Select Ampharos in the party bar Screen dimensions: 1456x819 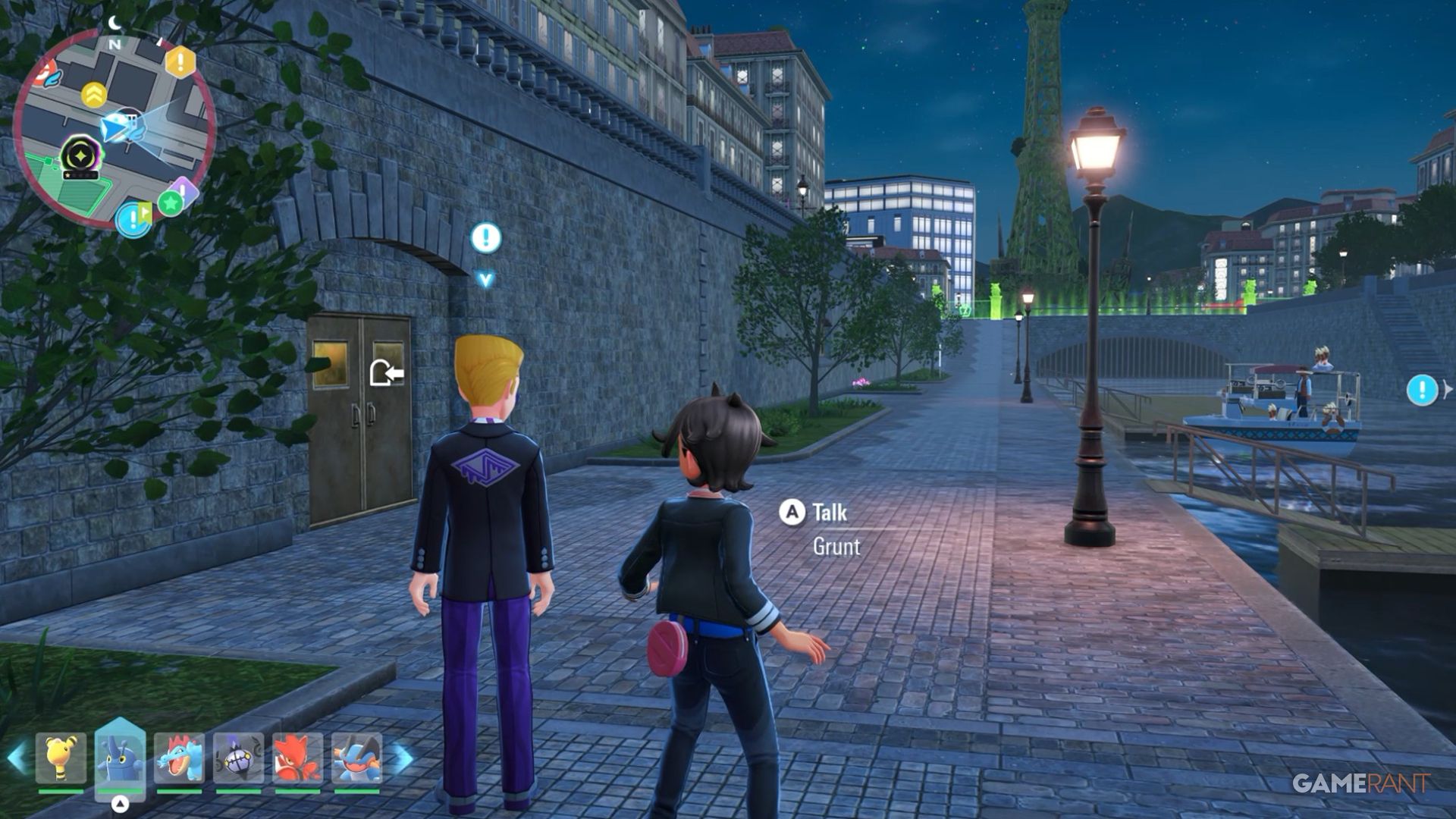click(61, 758)
